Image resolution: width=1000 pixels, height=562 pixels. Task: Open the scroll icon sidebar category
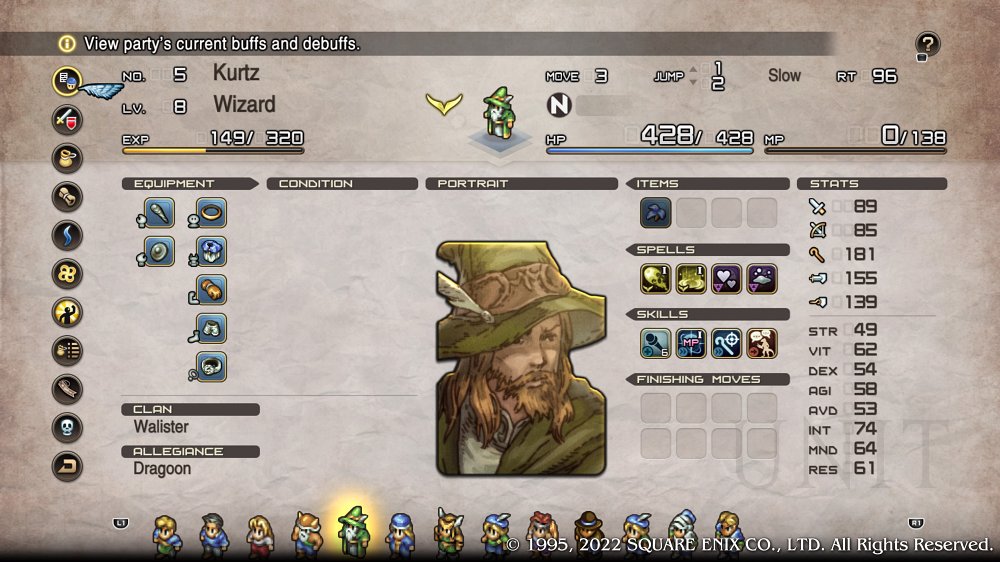pos(67,197)
